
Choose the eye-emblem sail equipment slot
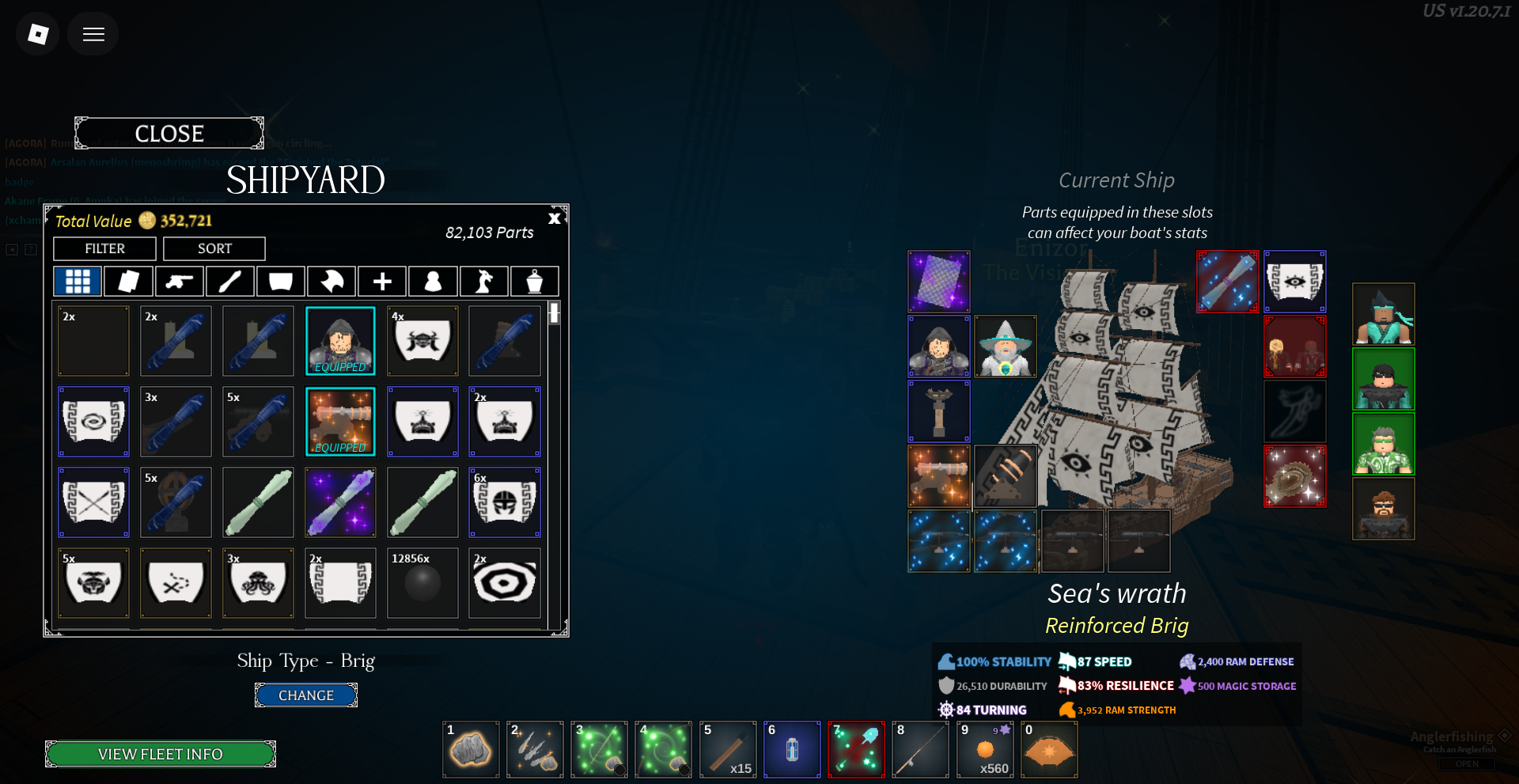pyautogui.click(x=1294, y=282)
